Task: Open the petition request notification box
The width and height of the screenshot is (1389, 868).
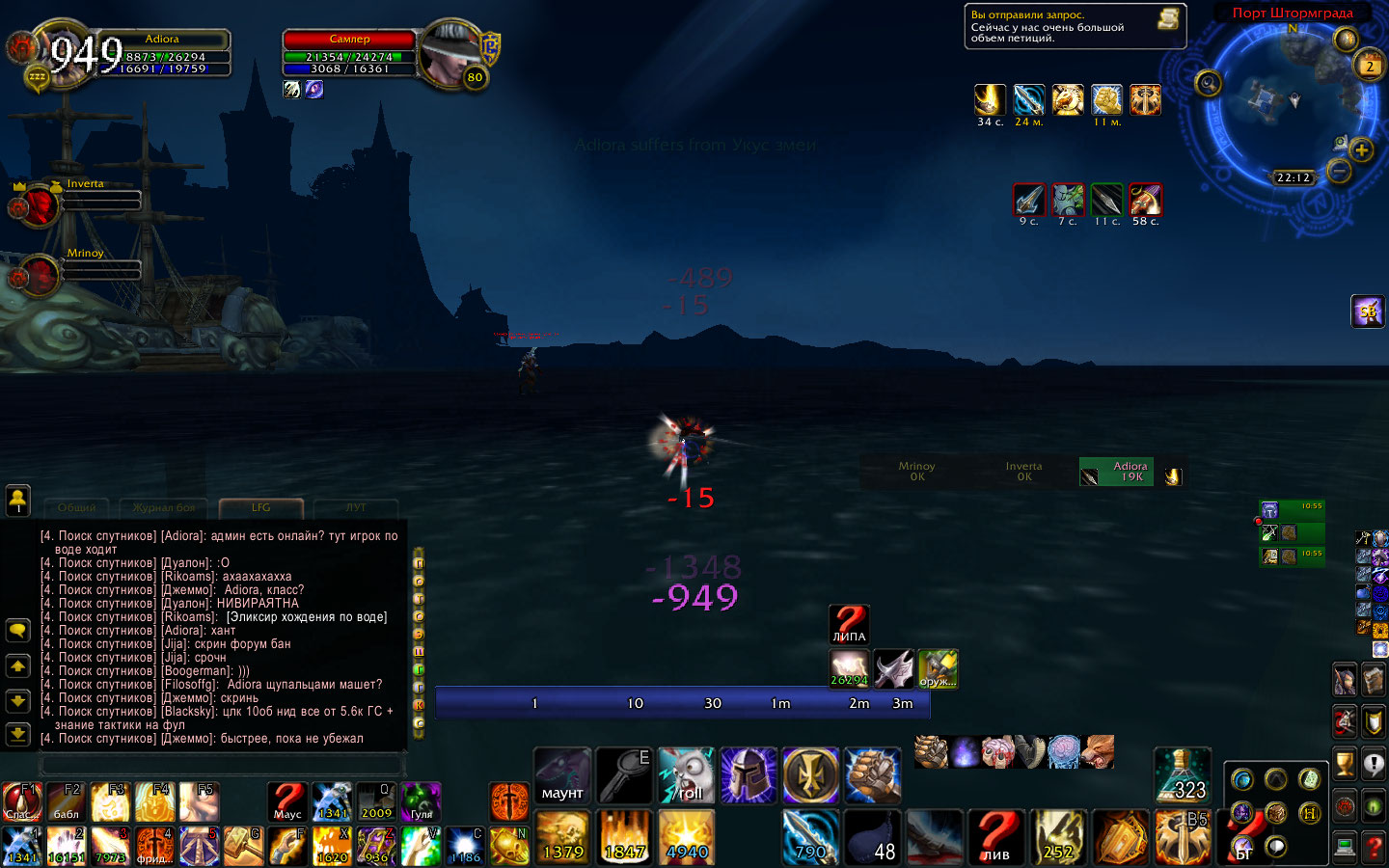Action: pyautogui.click(x=1075, y=27)
